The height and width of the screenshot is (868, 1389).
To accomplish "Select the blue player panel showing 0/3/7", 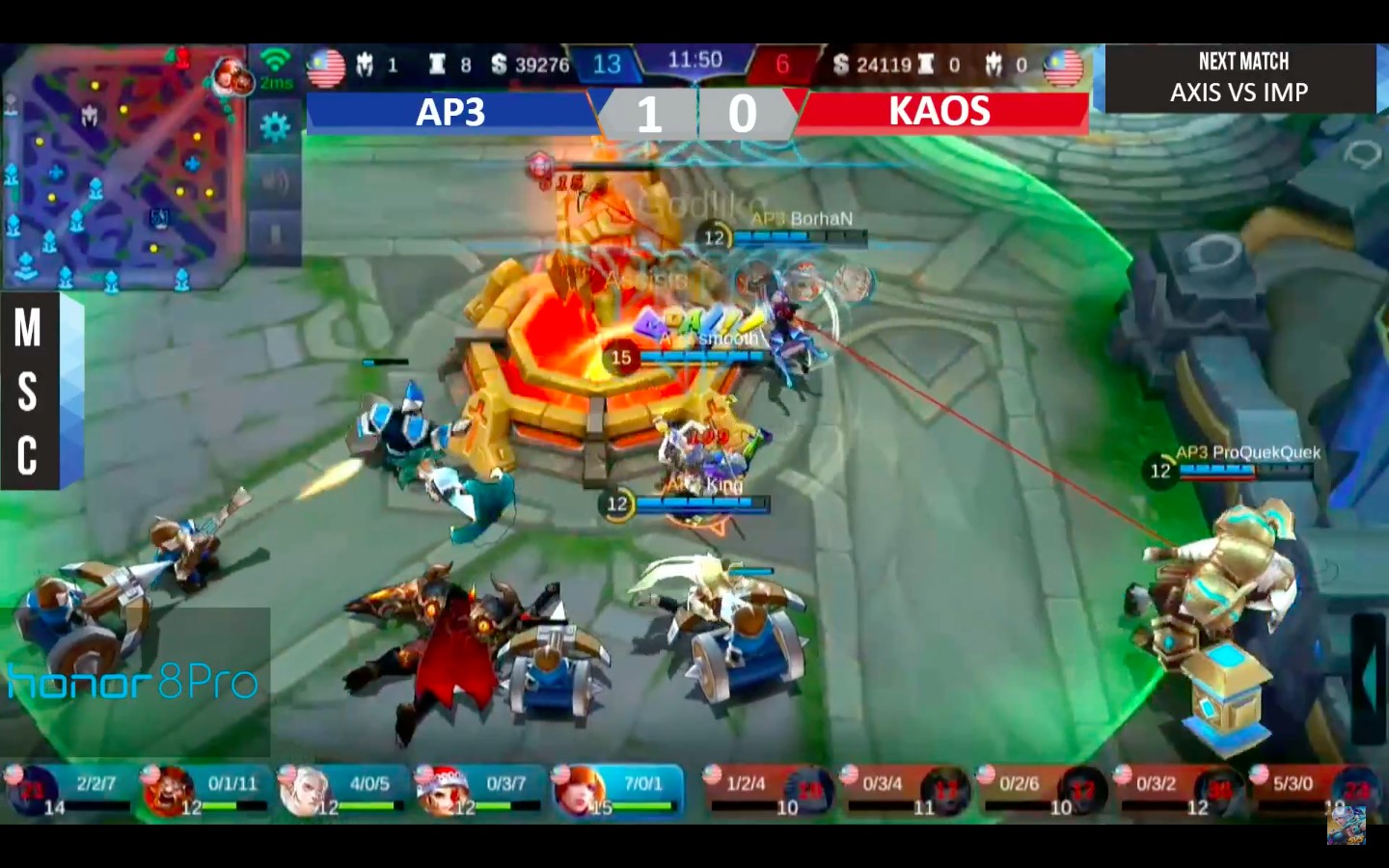I will [x=480, y=791].
